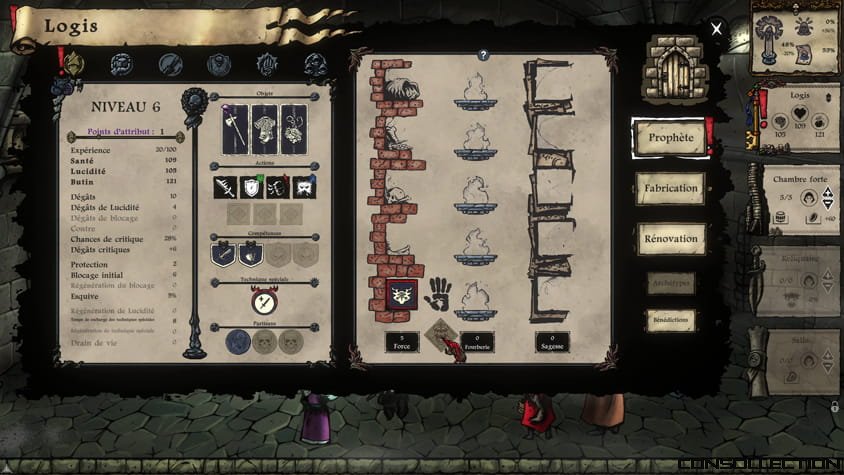This screenshot has width=844, height=475.
Task: Select the Sagesse attribute box
Action: (552, 342)
